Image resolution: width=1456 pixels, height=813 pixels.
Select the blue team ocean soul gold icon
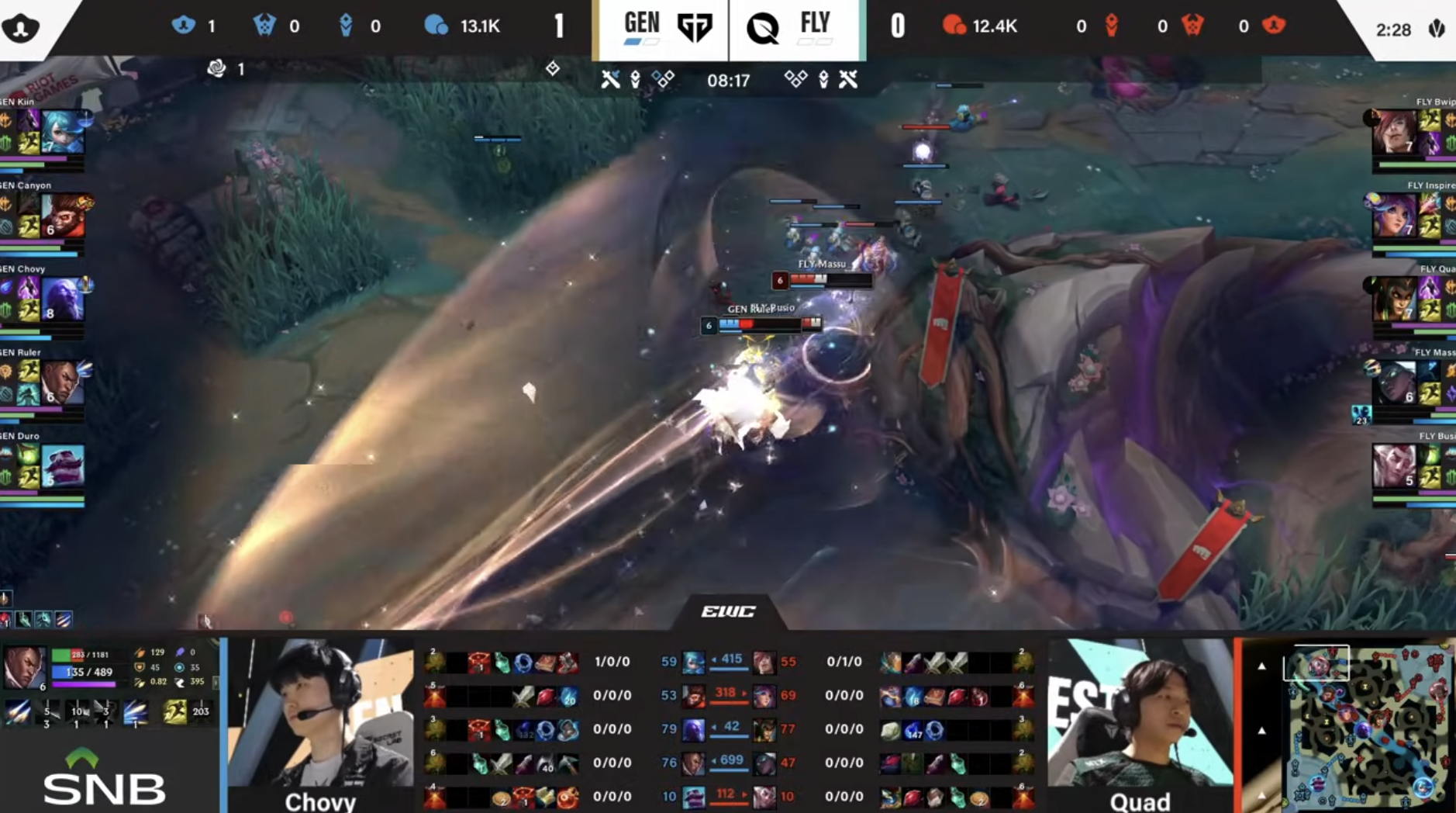[x=438, y=26]
